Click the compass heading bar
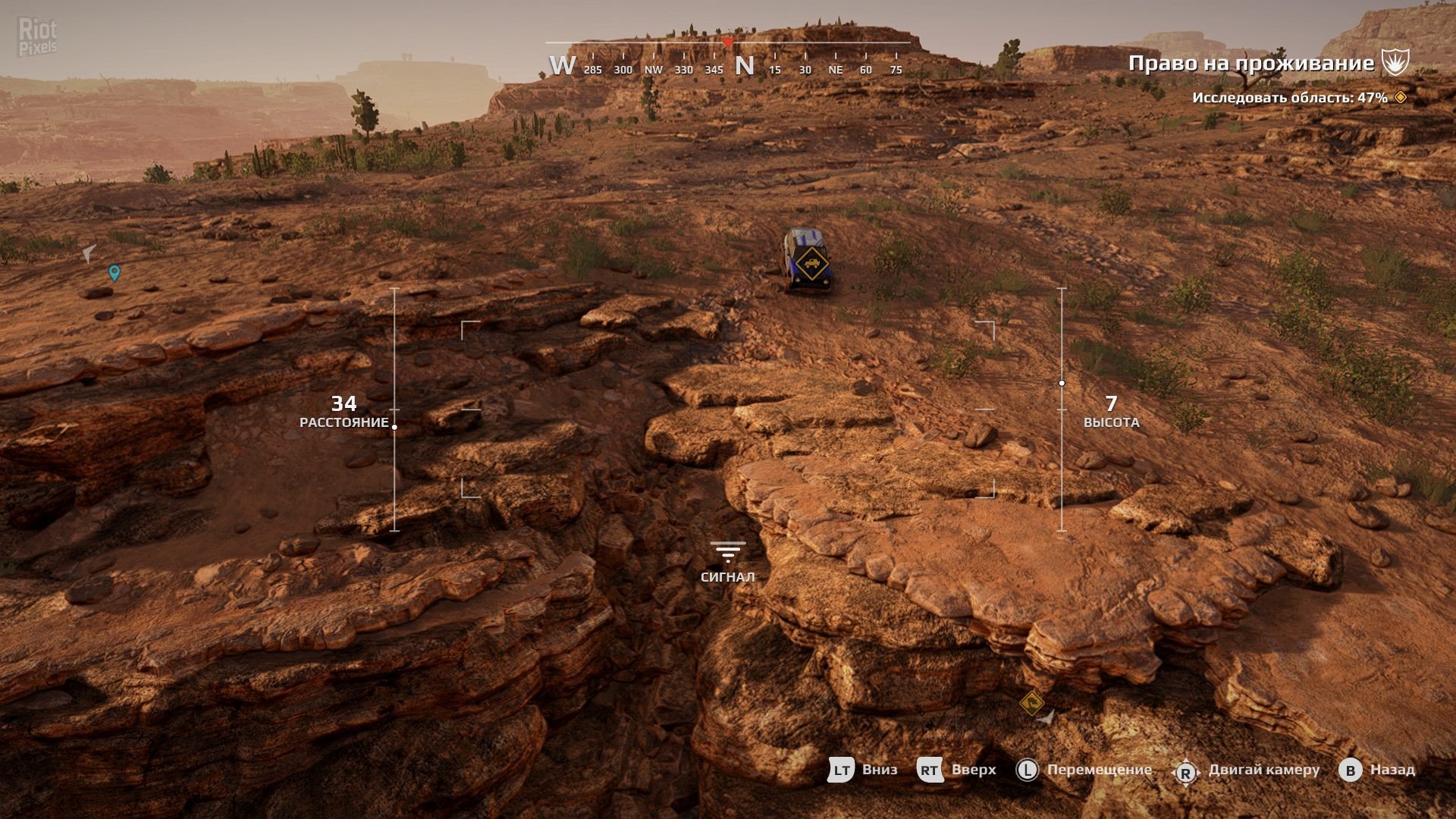 point(728,59)
